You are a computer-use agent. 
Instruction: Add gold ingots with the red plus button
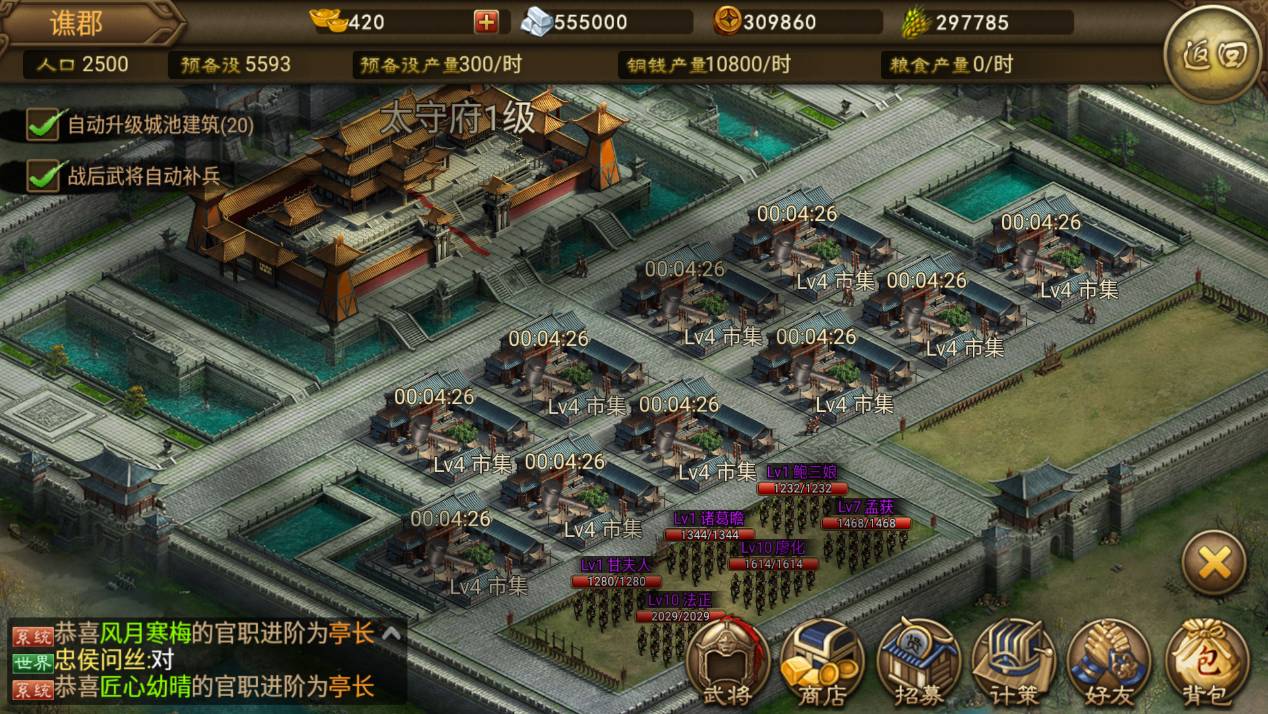(x=486, y=22)
